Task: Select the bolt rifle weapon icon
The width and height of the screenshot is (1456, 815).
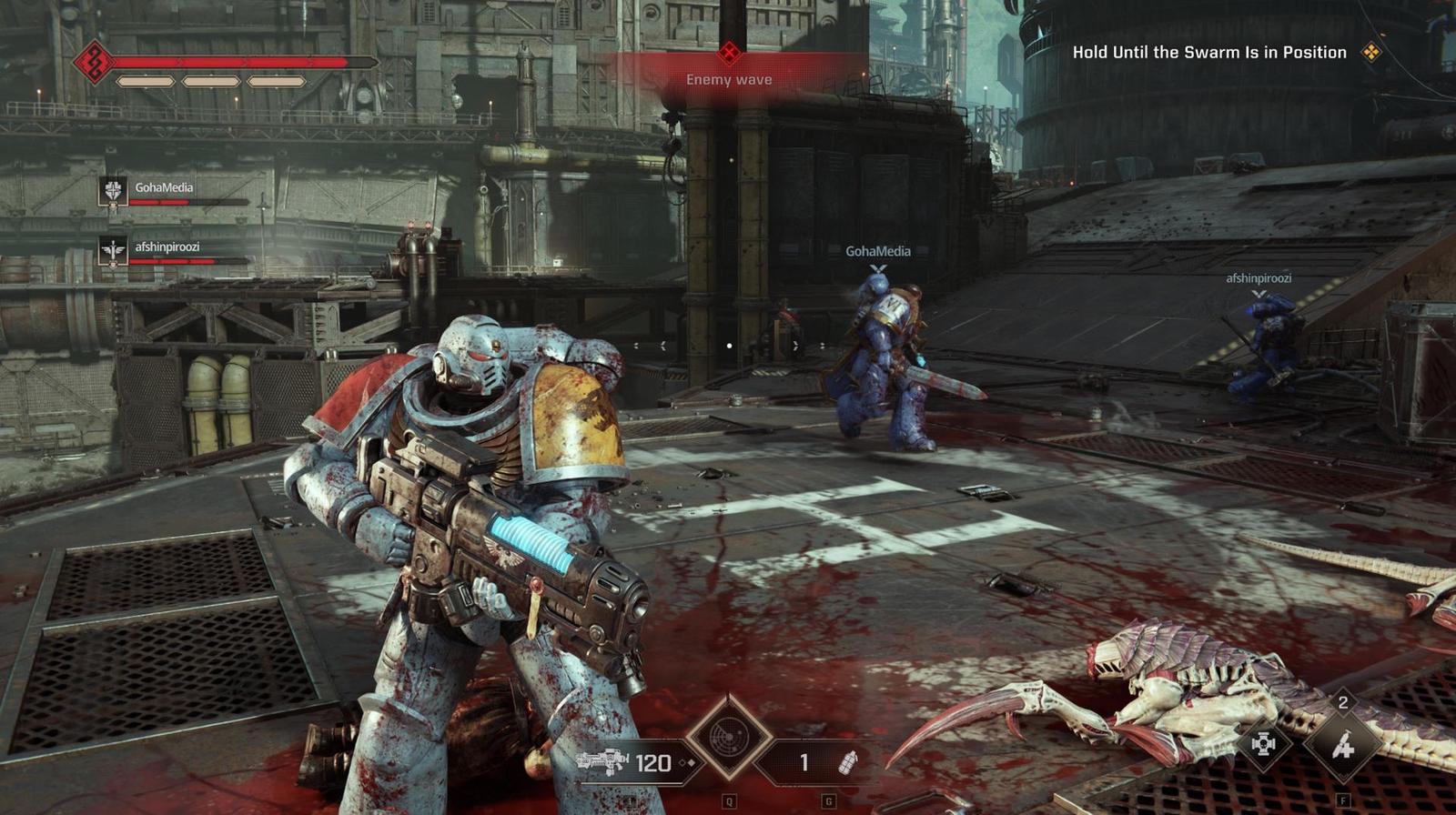Action: [602, 761]
